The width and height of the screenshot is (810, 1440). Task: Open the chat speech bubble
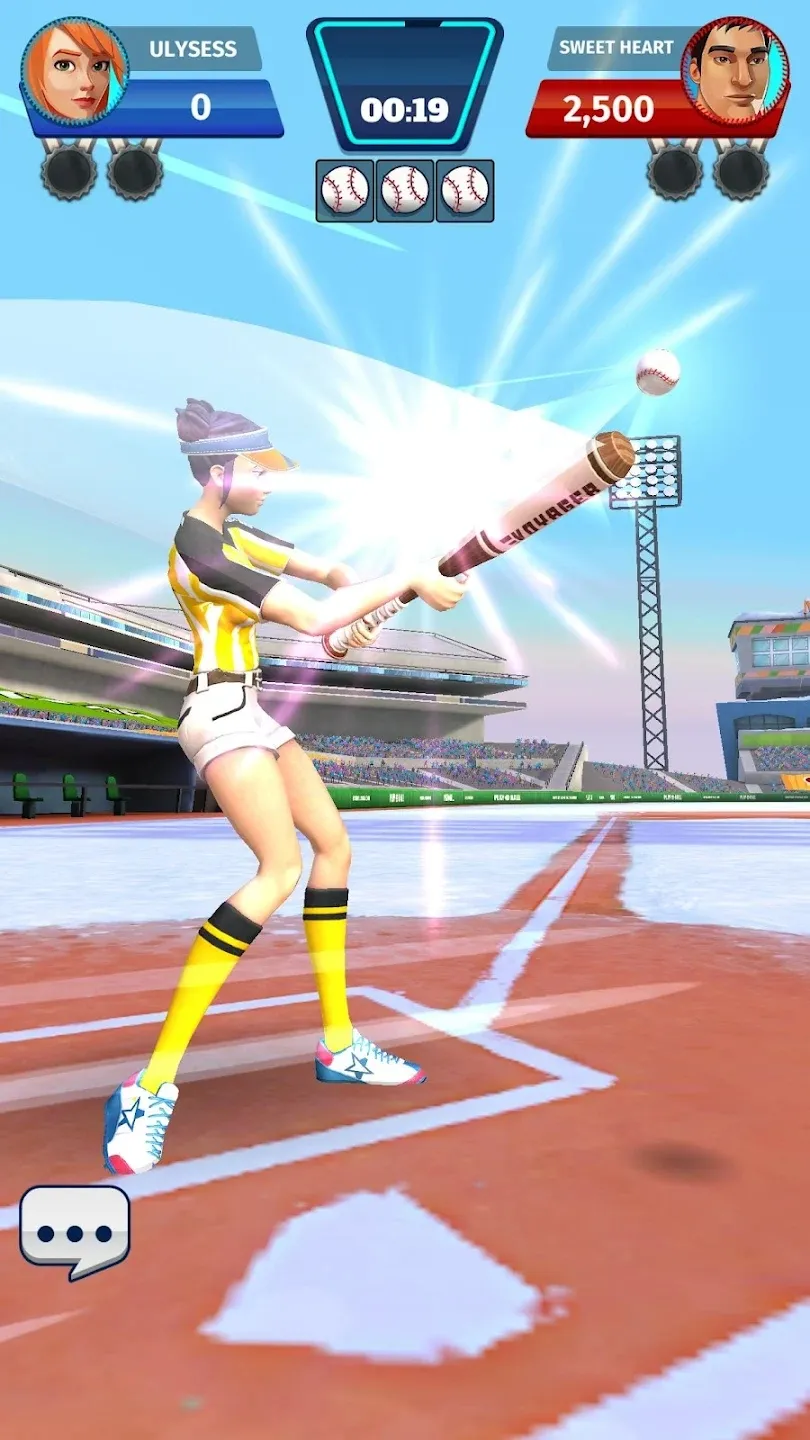(75, 1229)
